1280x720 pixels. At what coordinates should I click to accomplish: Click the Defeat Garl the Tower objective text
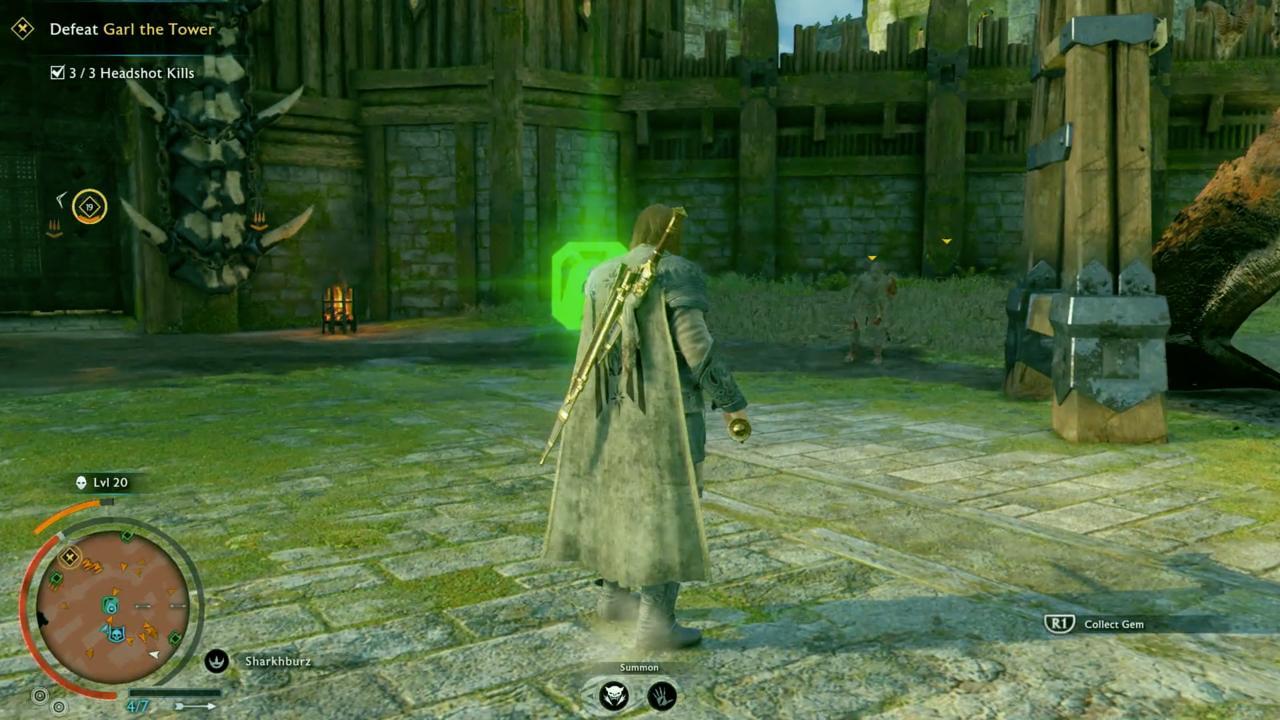coord(132,30)
